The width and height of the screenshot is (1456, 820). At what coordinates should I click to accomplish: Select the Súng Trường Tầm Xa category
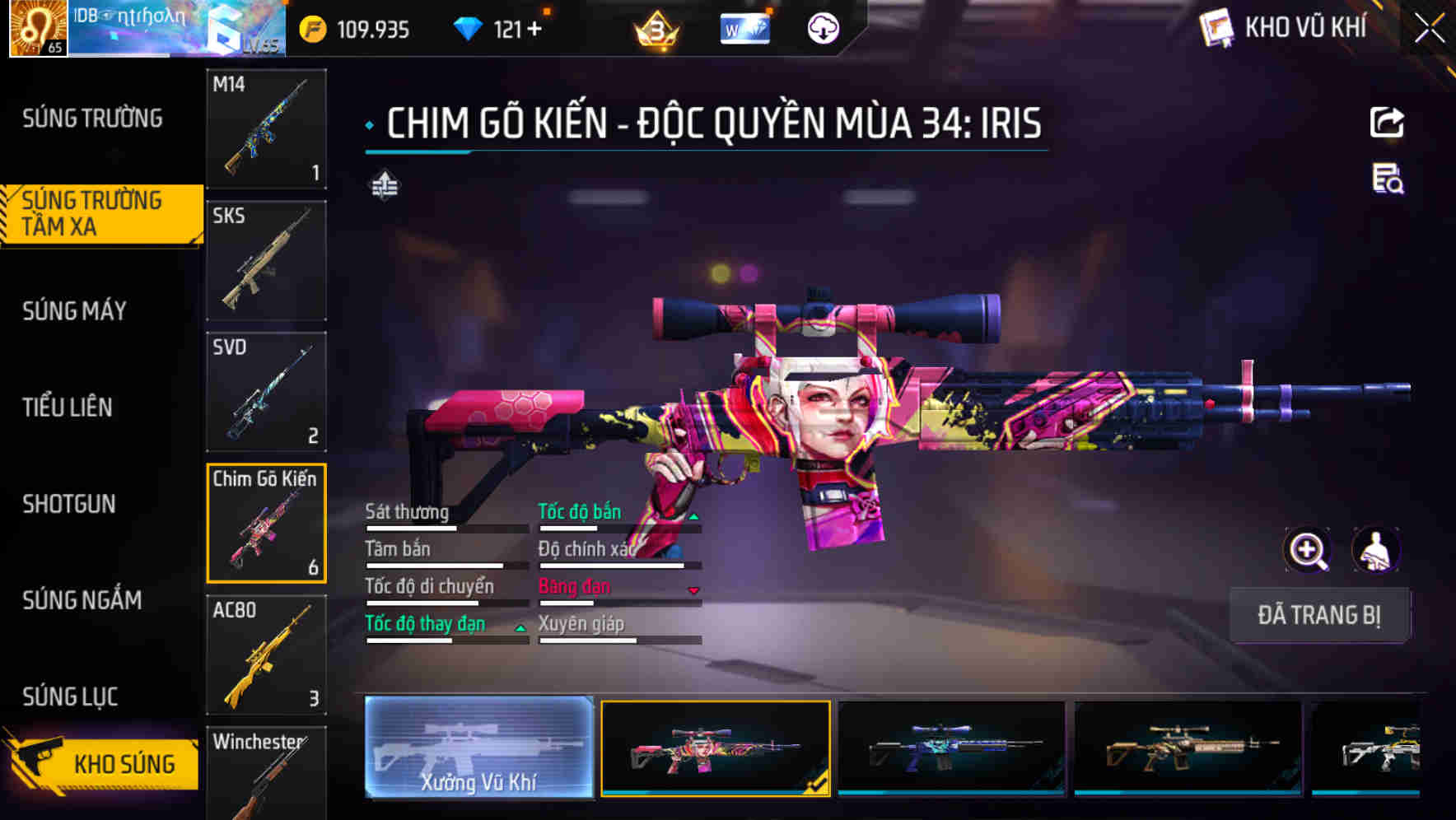pos(95,214)
